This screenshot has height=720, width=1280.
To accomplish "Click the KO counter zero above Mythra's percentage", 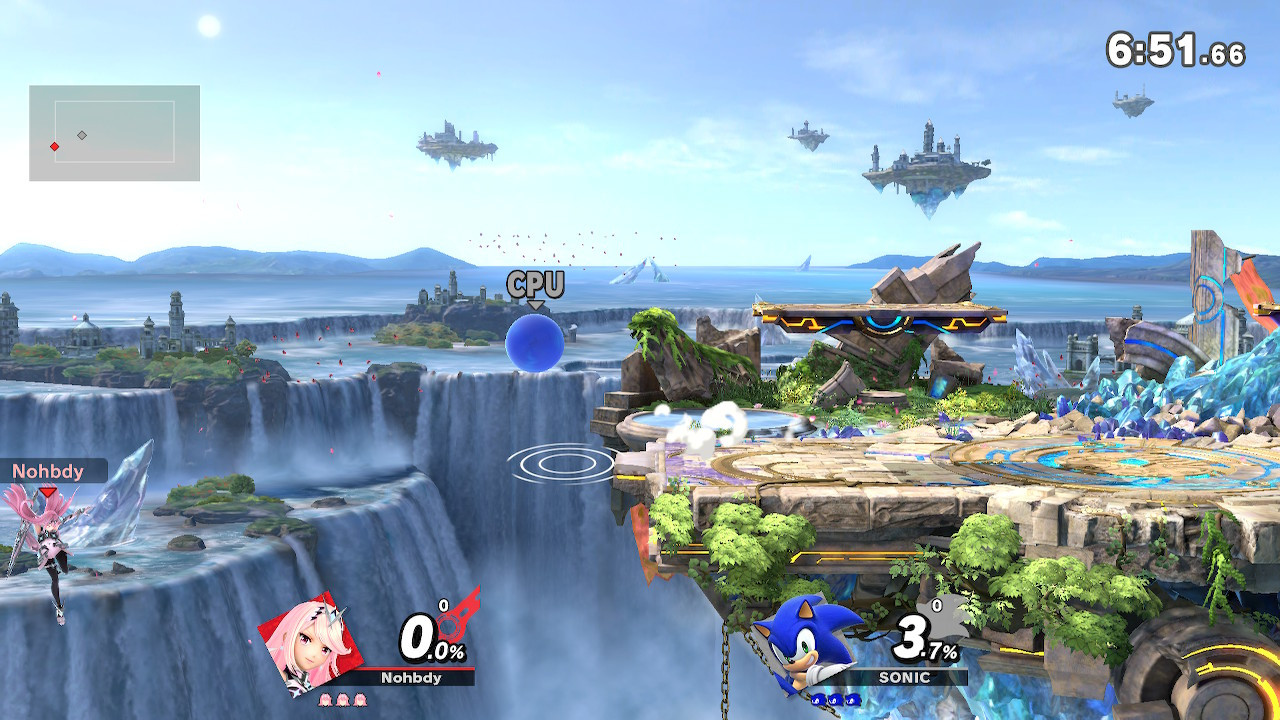I will (x=444, y=605).
